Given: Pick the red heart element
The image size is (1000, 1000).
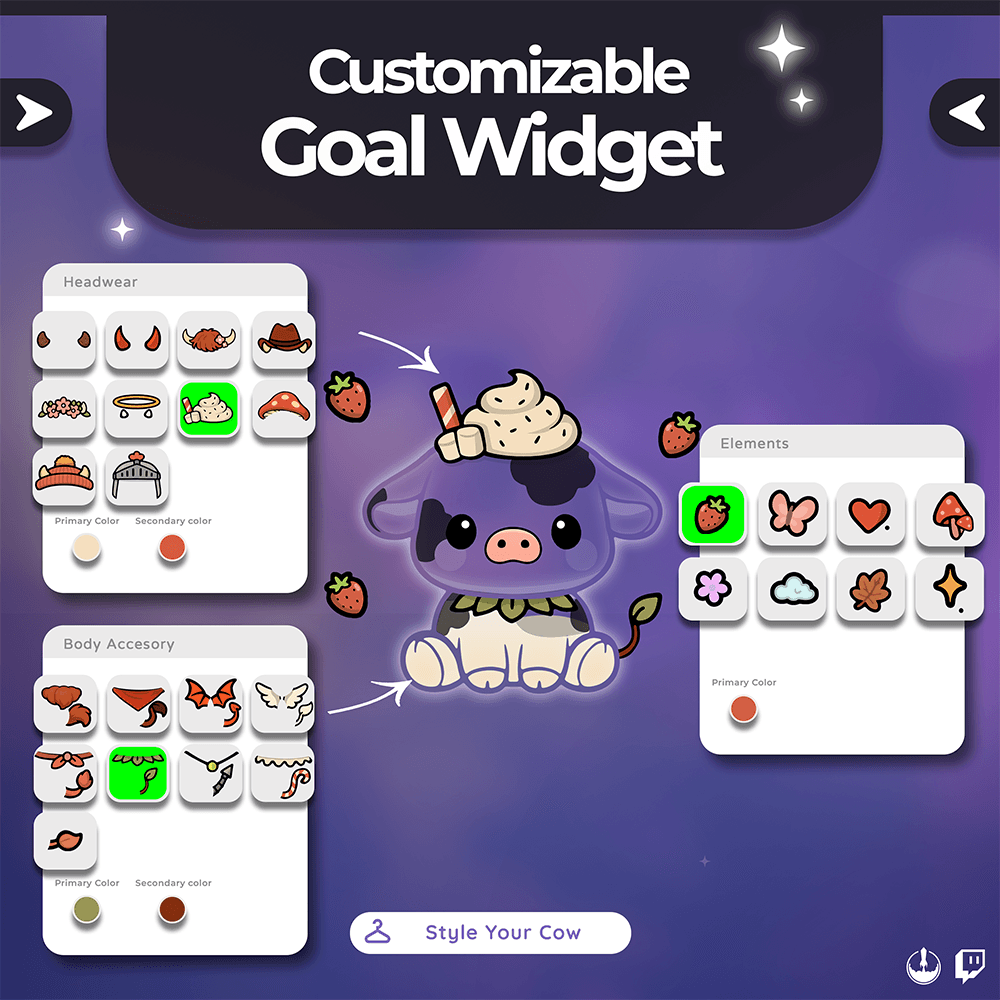Looking at the screenshot, I should tap(870, 514).
